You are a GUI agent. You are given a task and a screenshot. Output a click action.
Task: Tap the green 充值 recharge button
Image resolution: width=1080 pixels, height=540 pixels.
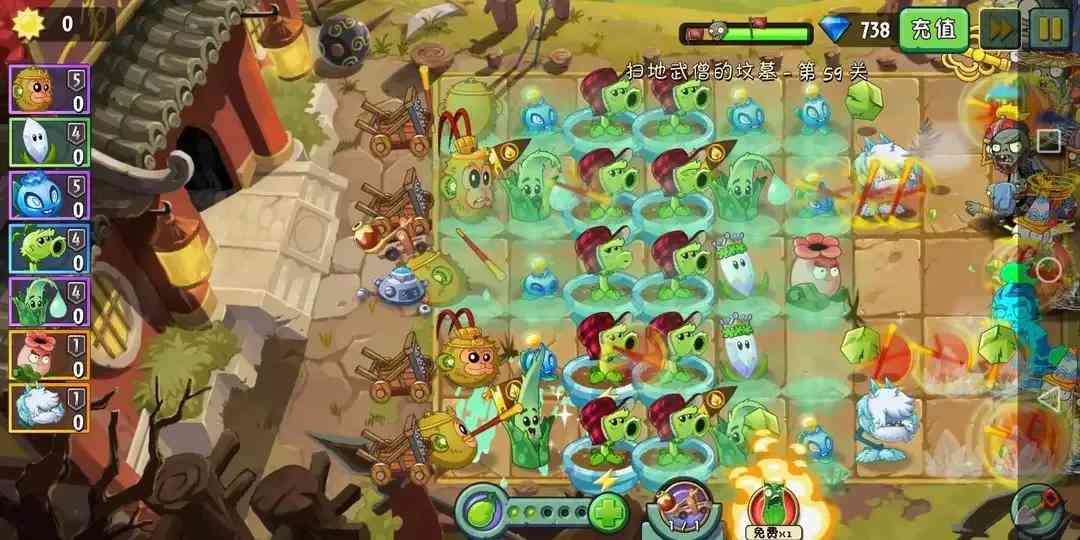[x=933, y=29]
